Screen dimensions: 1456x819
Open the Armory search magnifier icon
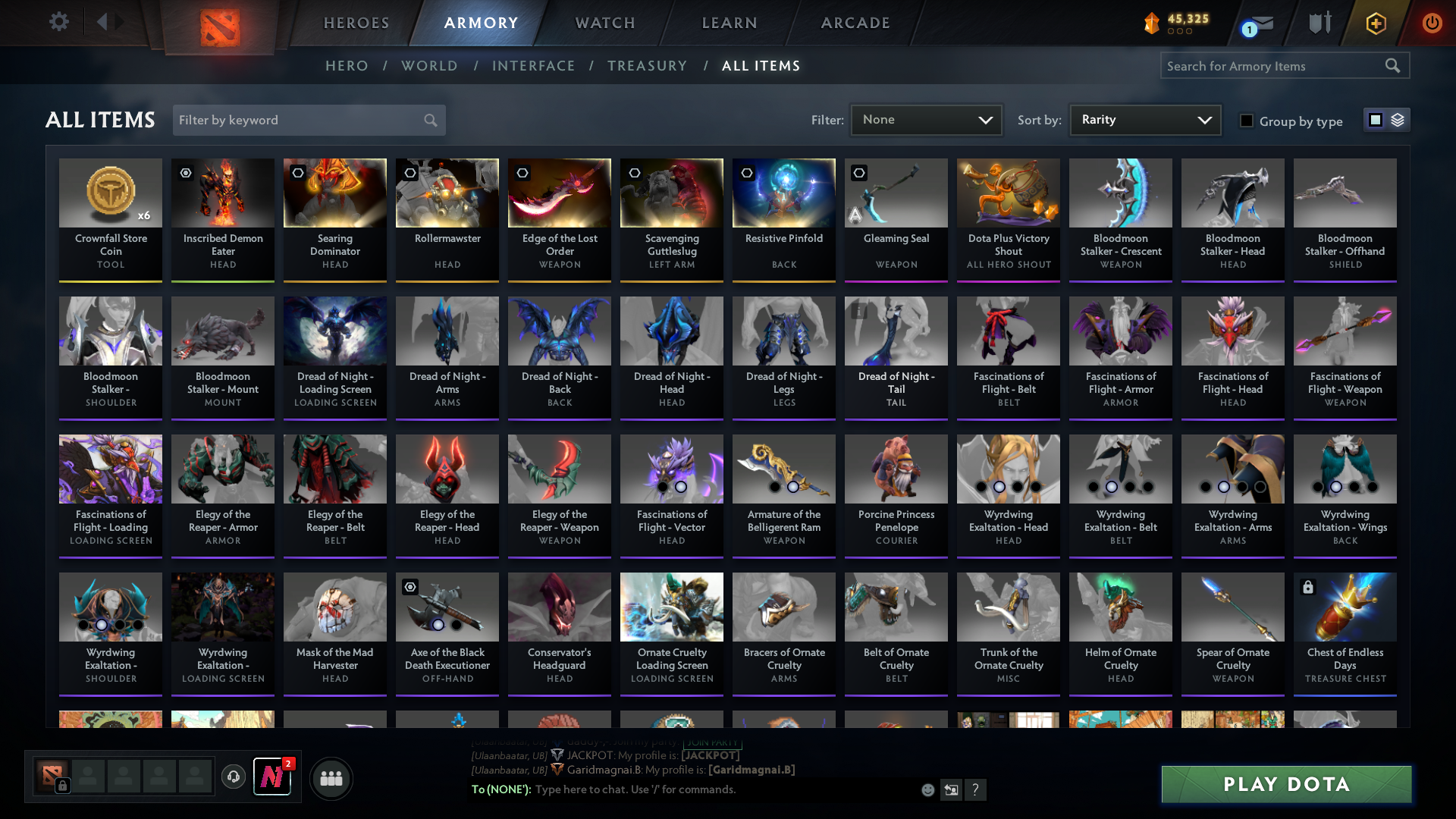point(1393,66)
